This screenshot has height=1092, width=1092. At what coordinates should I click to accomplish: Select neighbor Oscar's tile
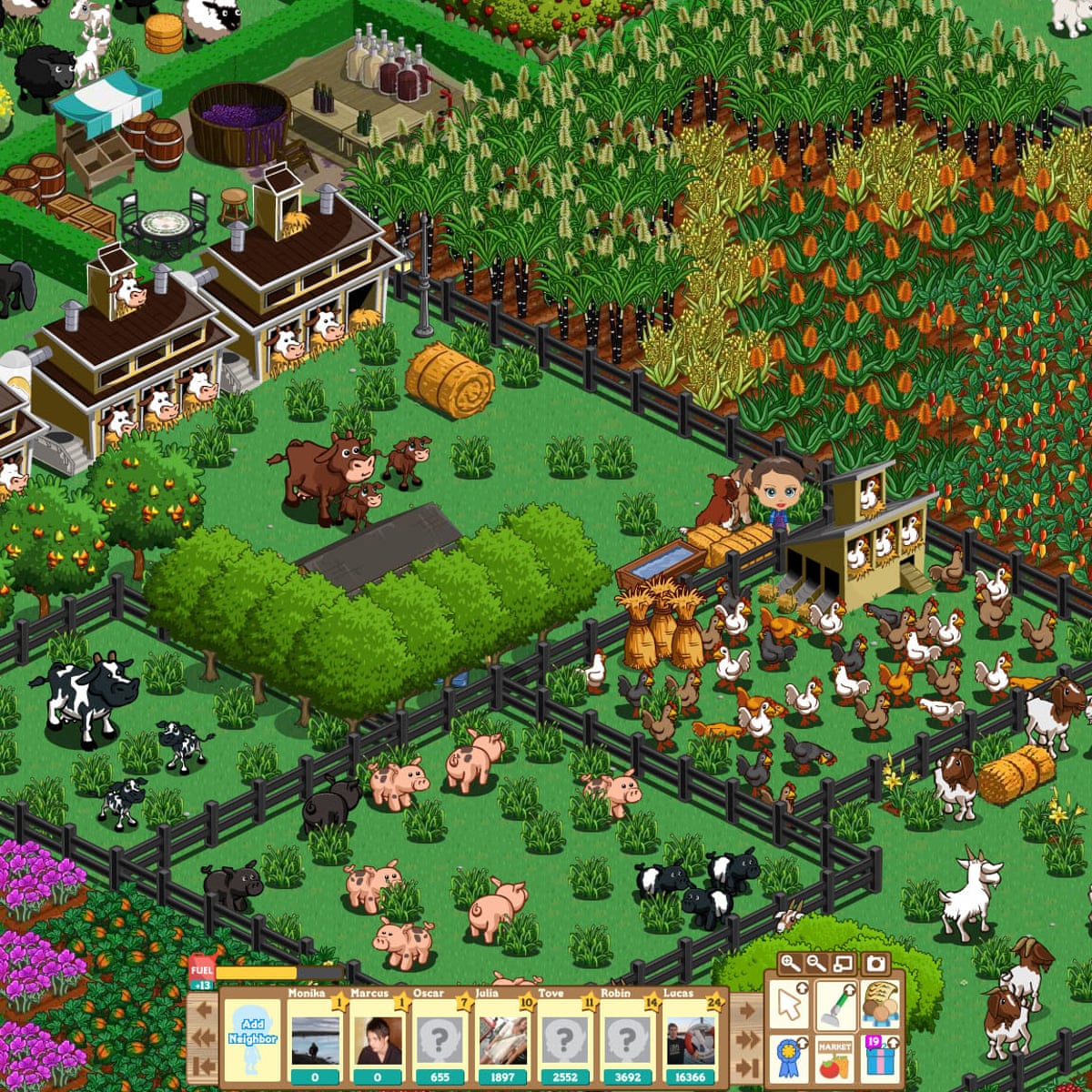[440, 1039]
